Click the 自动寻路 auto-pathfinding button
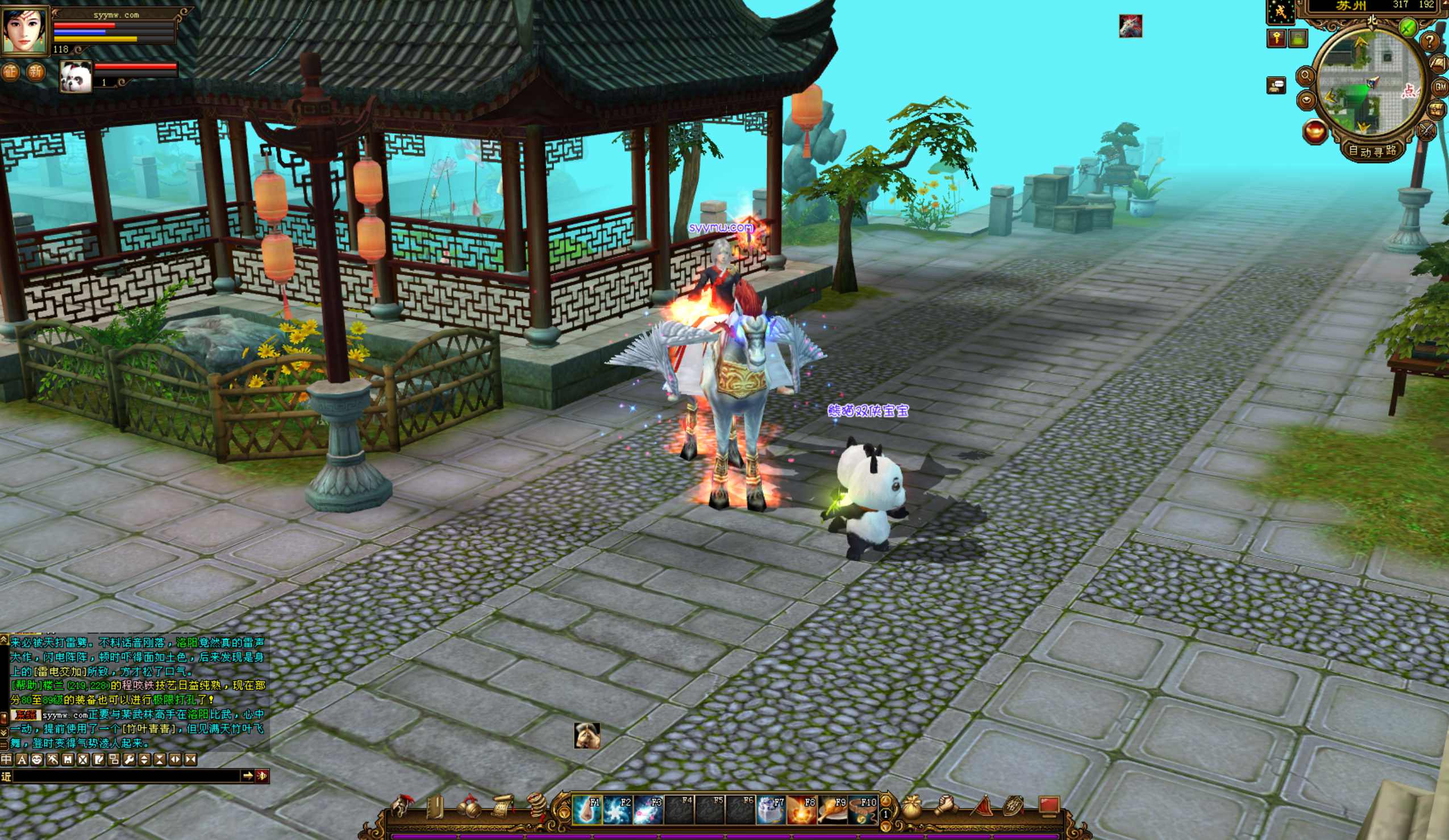This screenshot has width=1449, height=840. click(1372, 151)
